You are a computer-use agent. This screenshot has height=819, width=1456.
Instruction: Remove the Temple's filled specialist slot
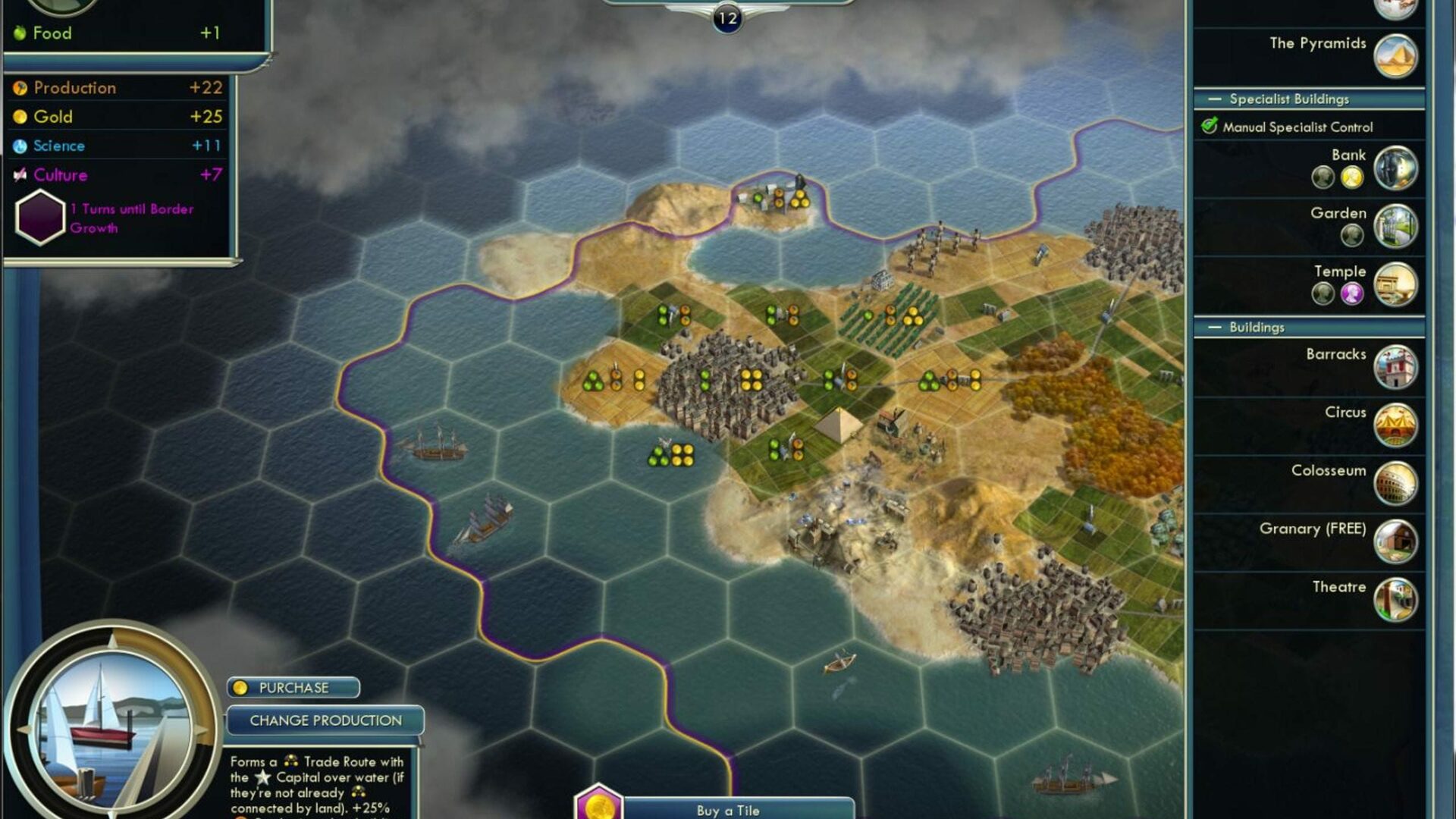tap(1352, 293)
